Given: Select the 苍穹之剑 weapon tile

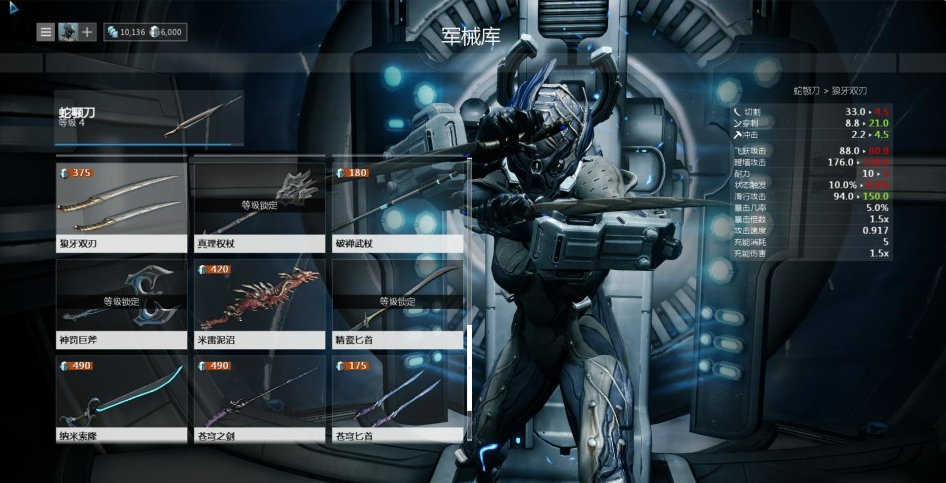Looking at the screenshot, I should pyautogui.click(x=259, y=400).
